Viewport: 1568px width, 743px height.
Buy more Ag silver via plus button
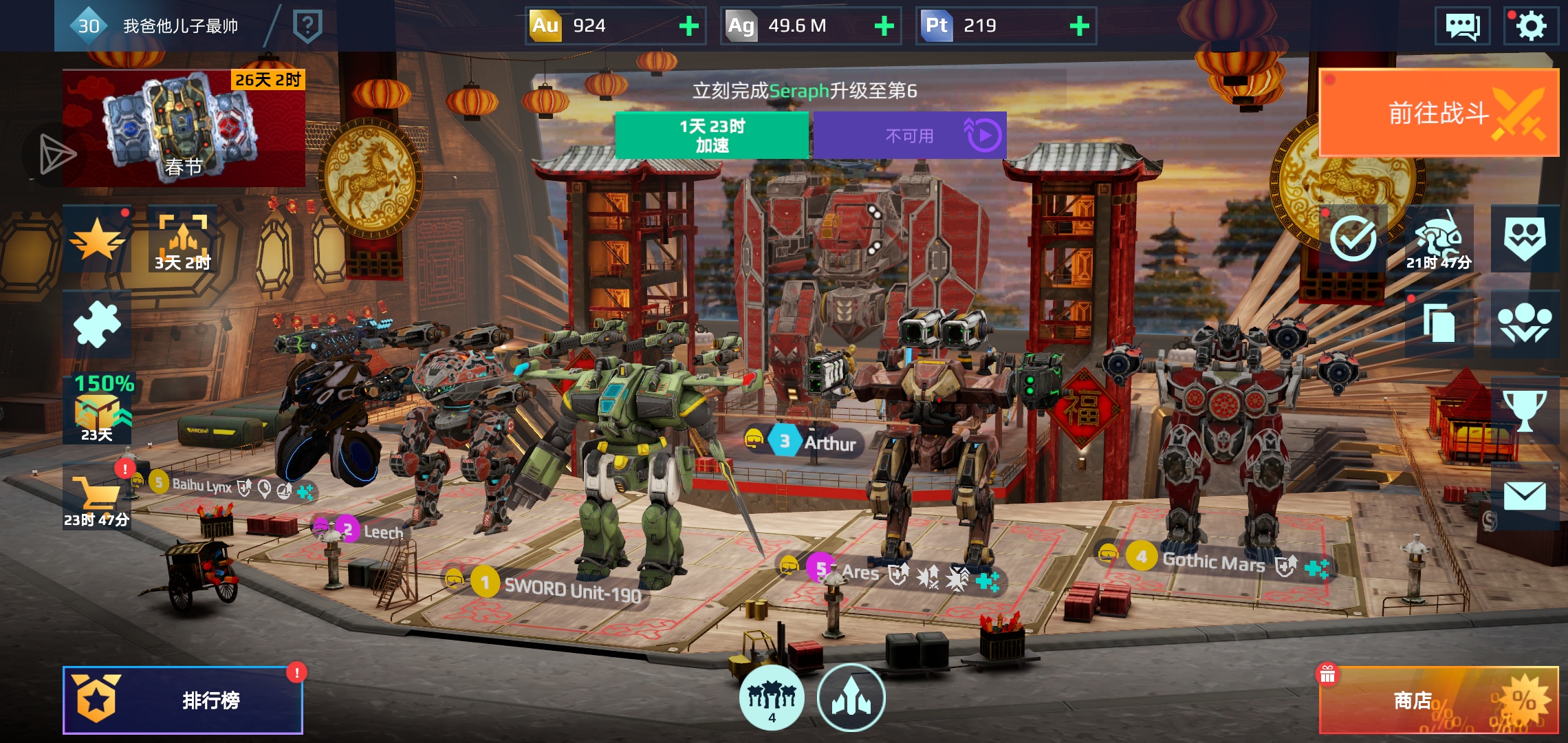(884, 26)
